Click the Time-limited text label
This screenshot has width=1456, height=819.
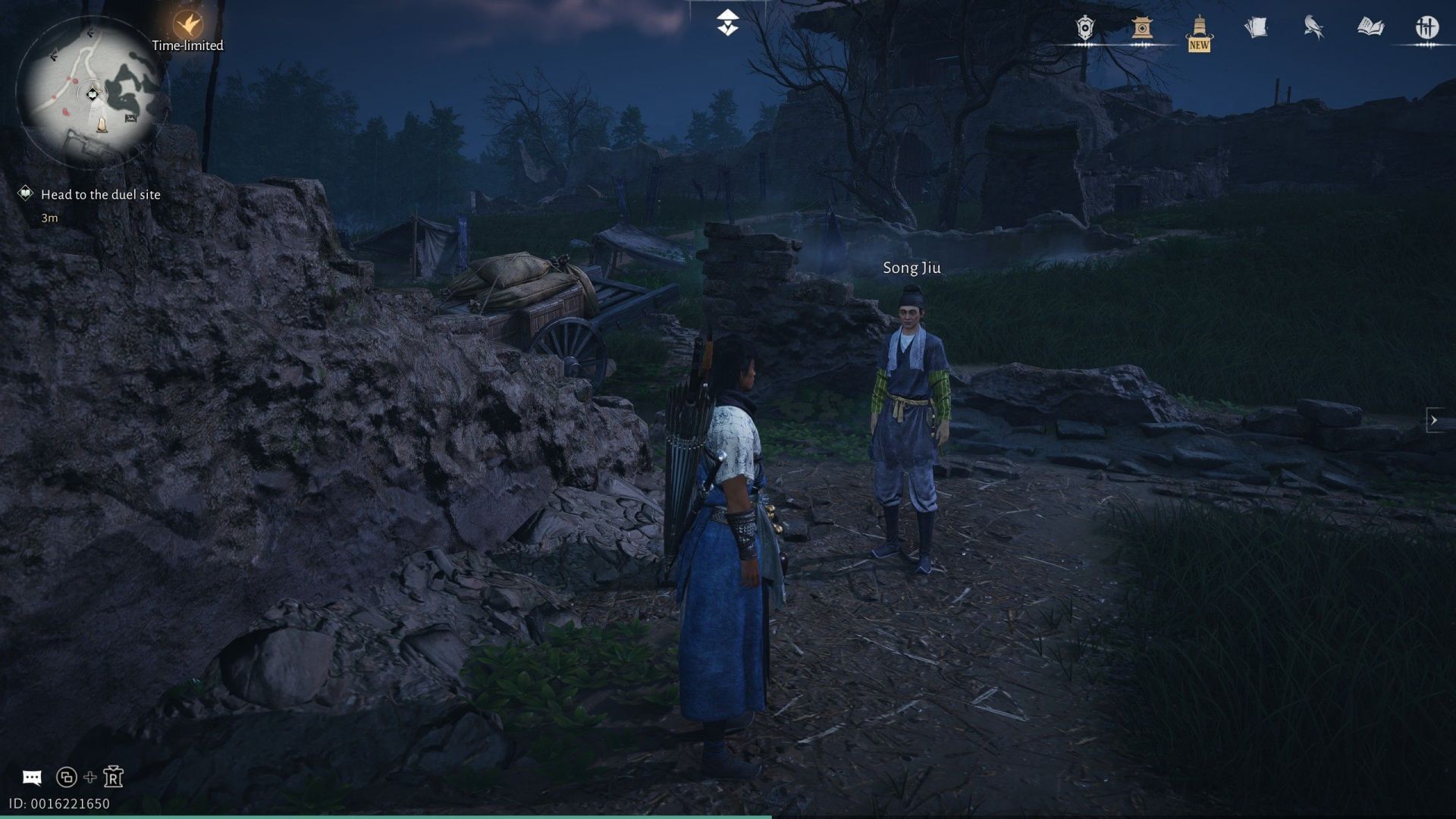[x=187, y=45]
